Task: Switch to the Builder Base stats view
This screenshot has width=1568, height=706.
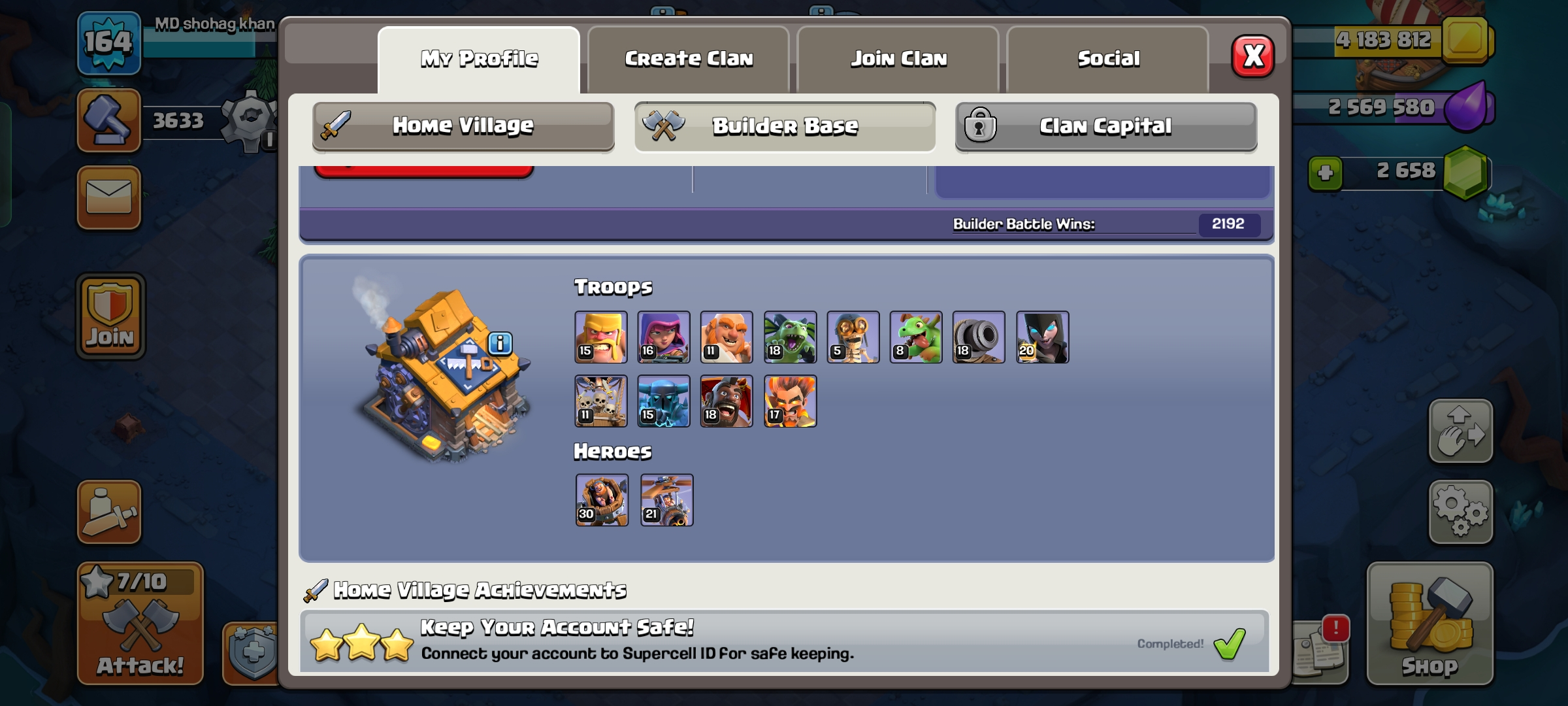Action: coord(784,127)
